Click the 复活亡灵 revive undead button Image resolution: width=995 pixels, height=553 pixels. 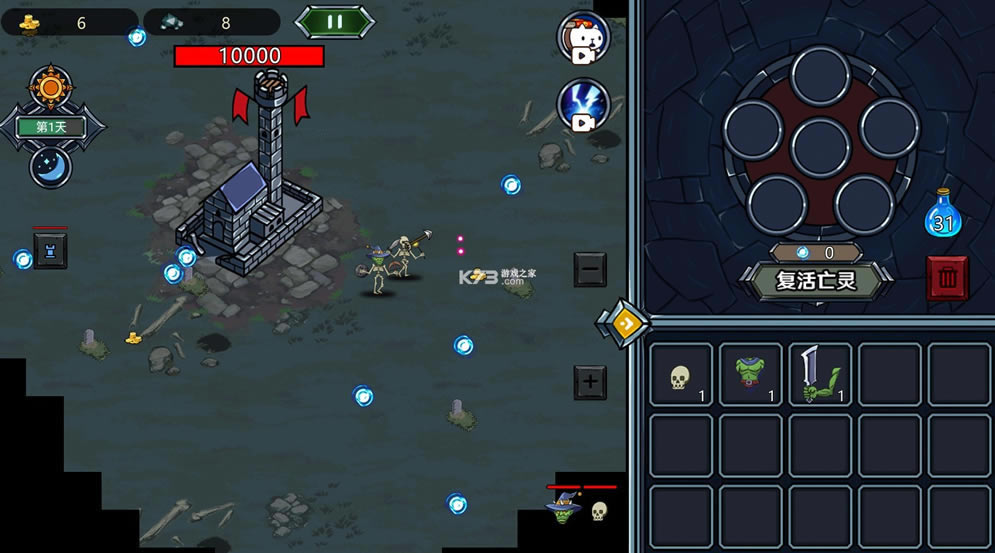(x=816, y=280)
